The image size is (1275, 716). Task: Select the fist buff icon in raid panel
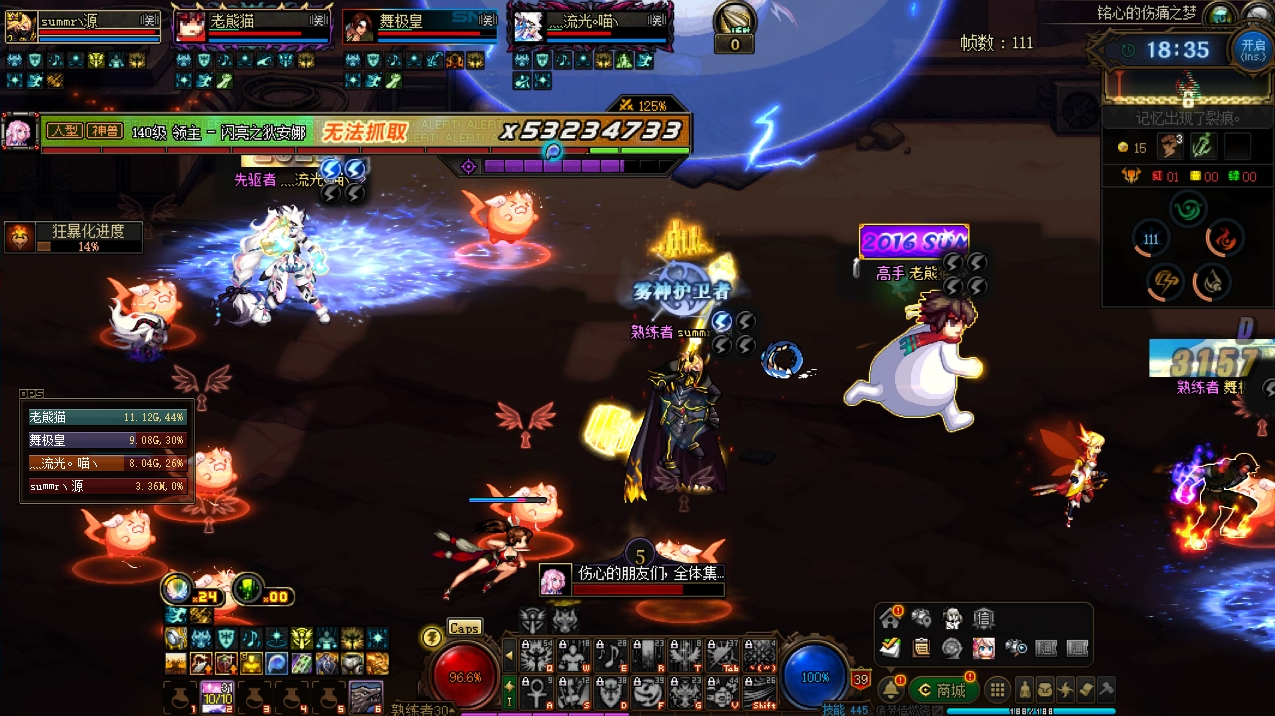[1170, 146]
